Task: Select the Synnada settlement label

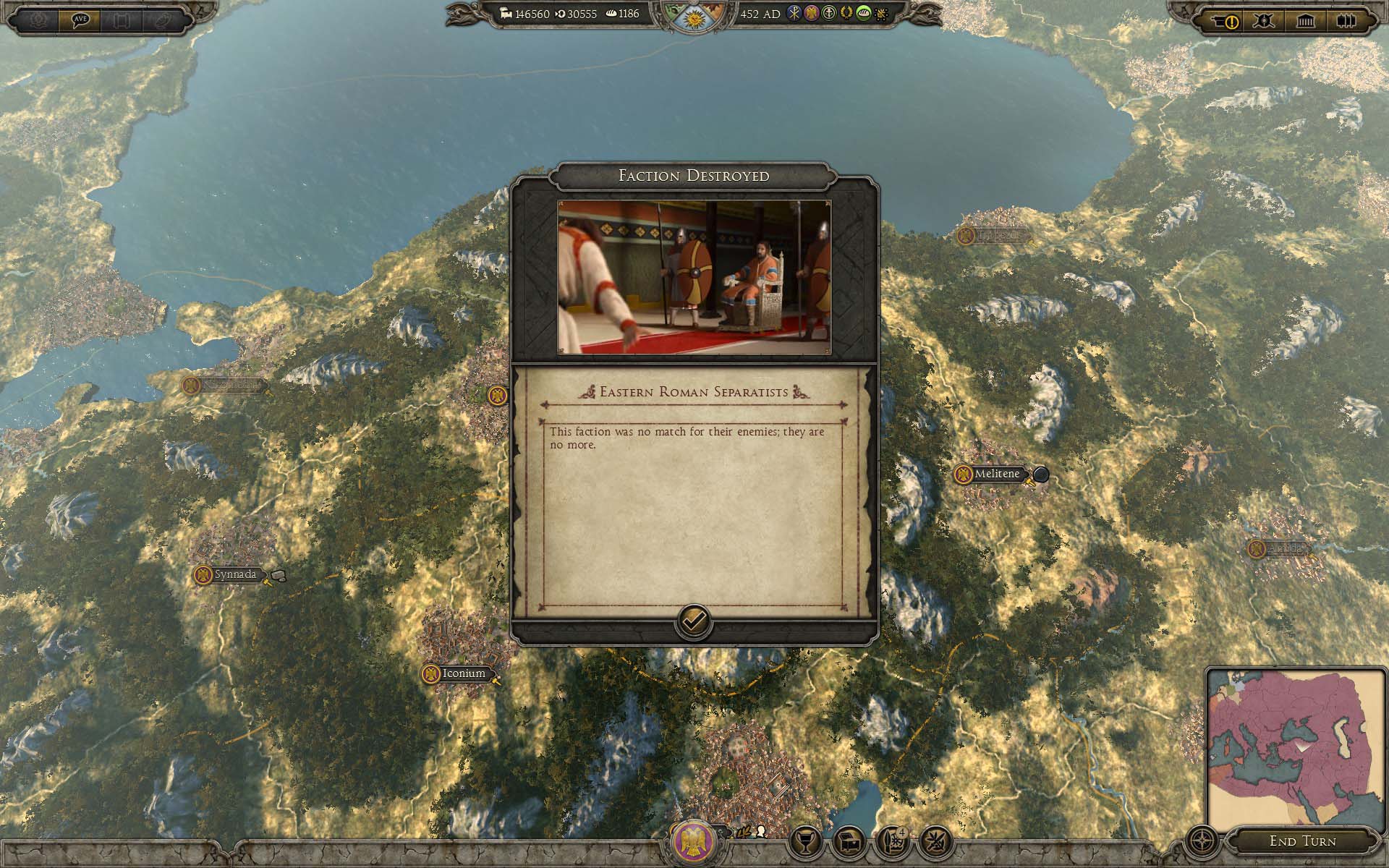Action: pyautogui.click(x=235, y=575)
